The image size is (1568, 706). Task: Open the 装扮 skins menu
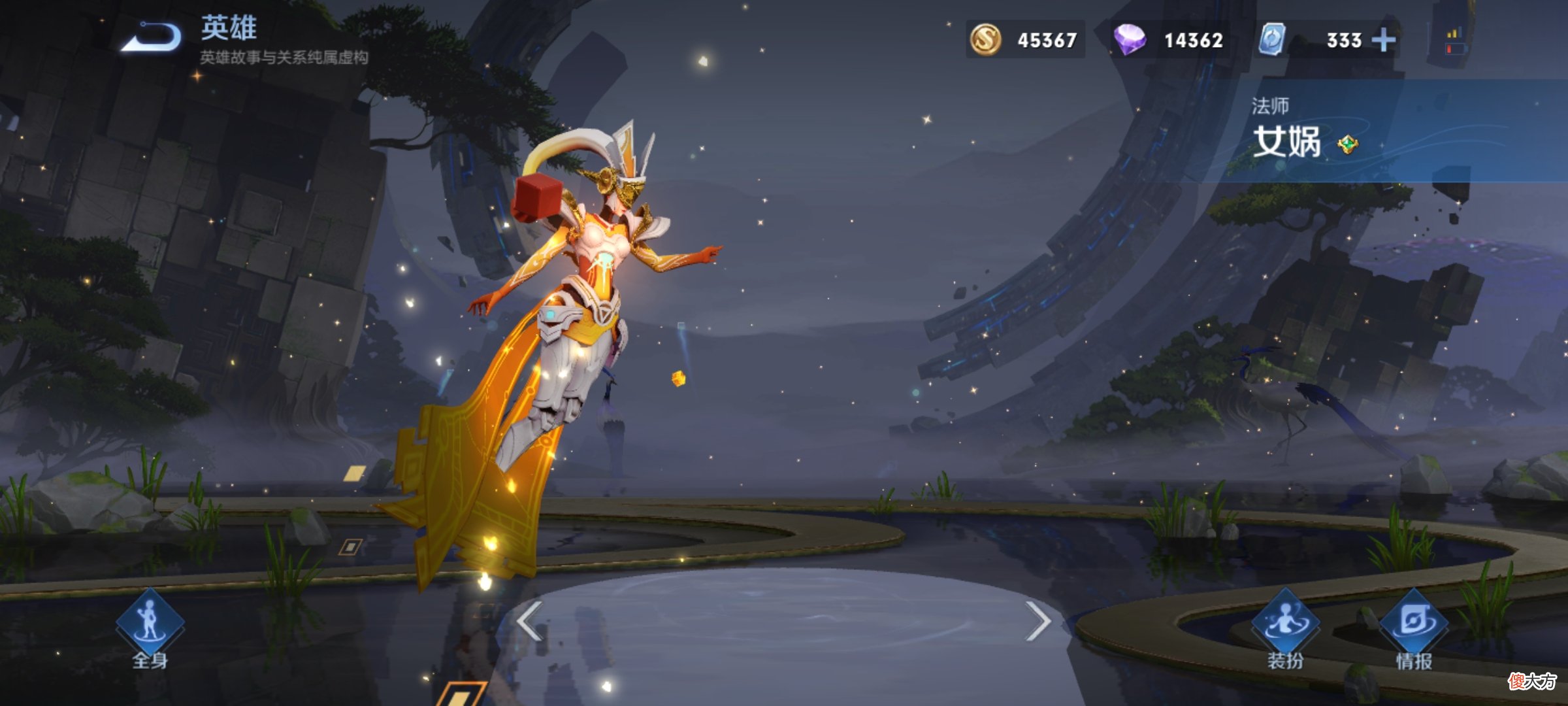coord(1285,629)
